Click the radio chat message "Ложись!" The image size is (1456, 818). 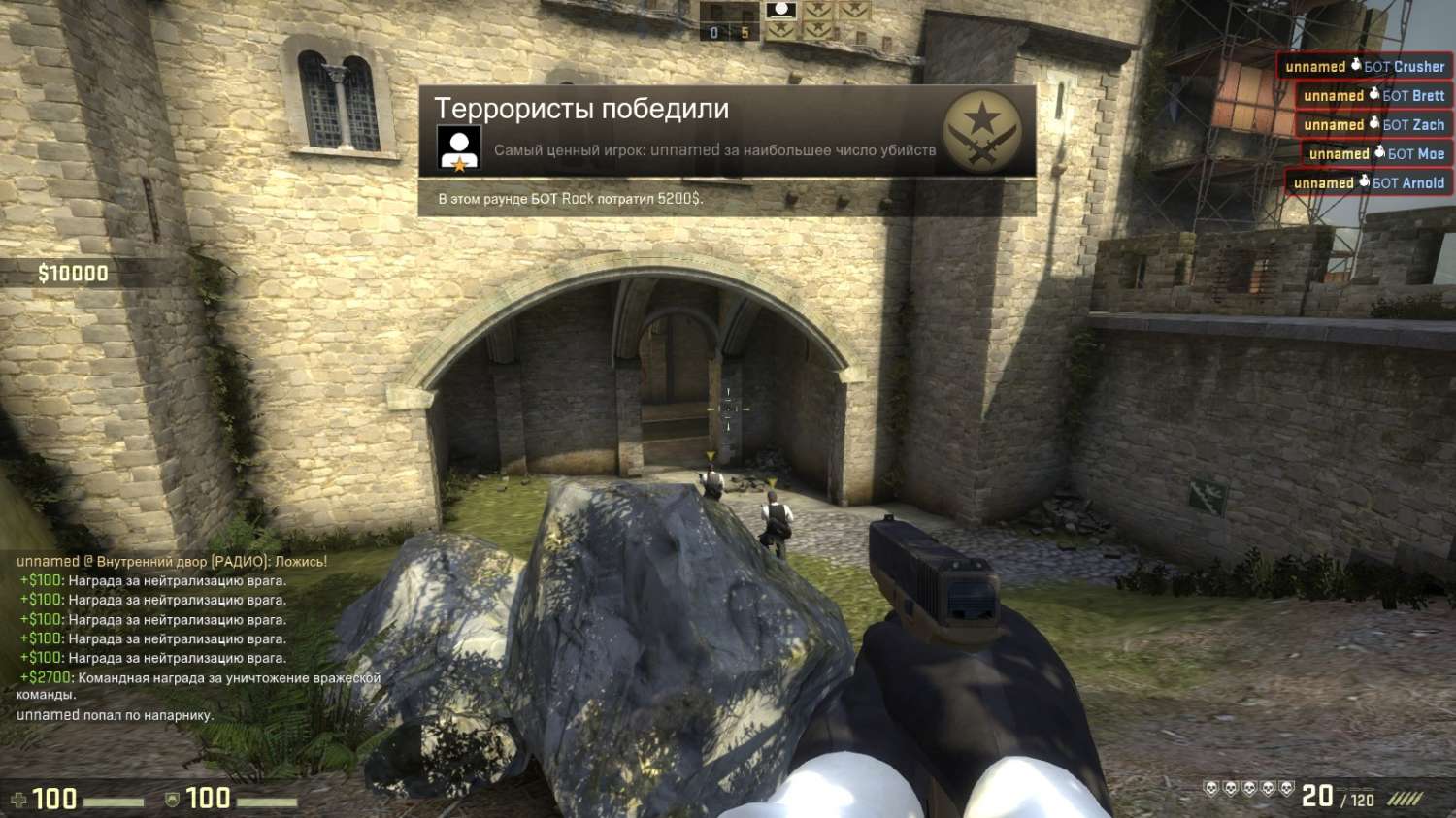172,561
